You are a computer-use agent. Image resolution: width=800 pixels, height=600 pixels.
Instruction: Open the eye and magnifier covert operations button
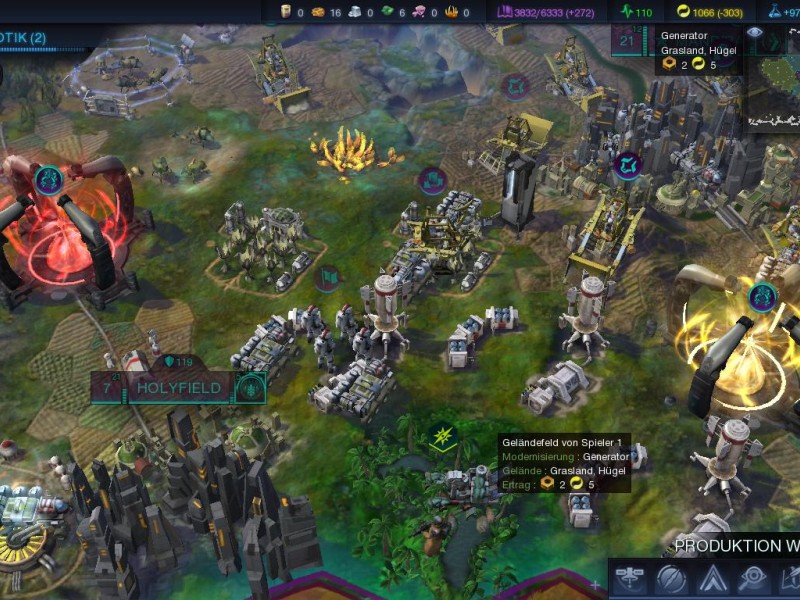click(x=752, y=578)
